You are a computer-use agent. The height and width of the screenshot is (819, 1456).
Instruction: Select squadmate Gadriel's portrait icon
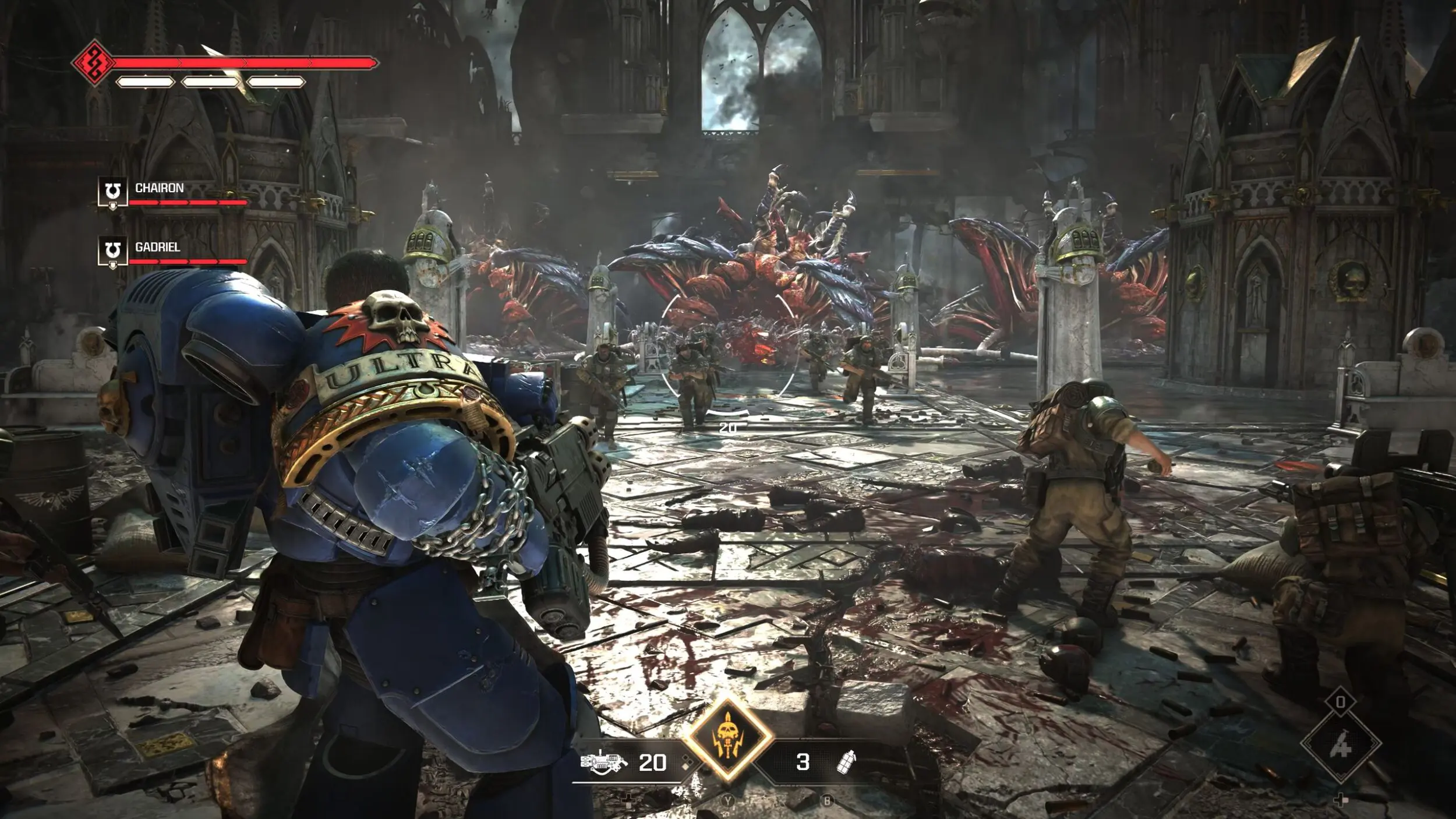click(112, 252)
